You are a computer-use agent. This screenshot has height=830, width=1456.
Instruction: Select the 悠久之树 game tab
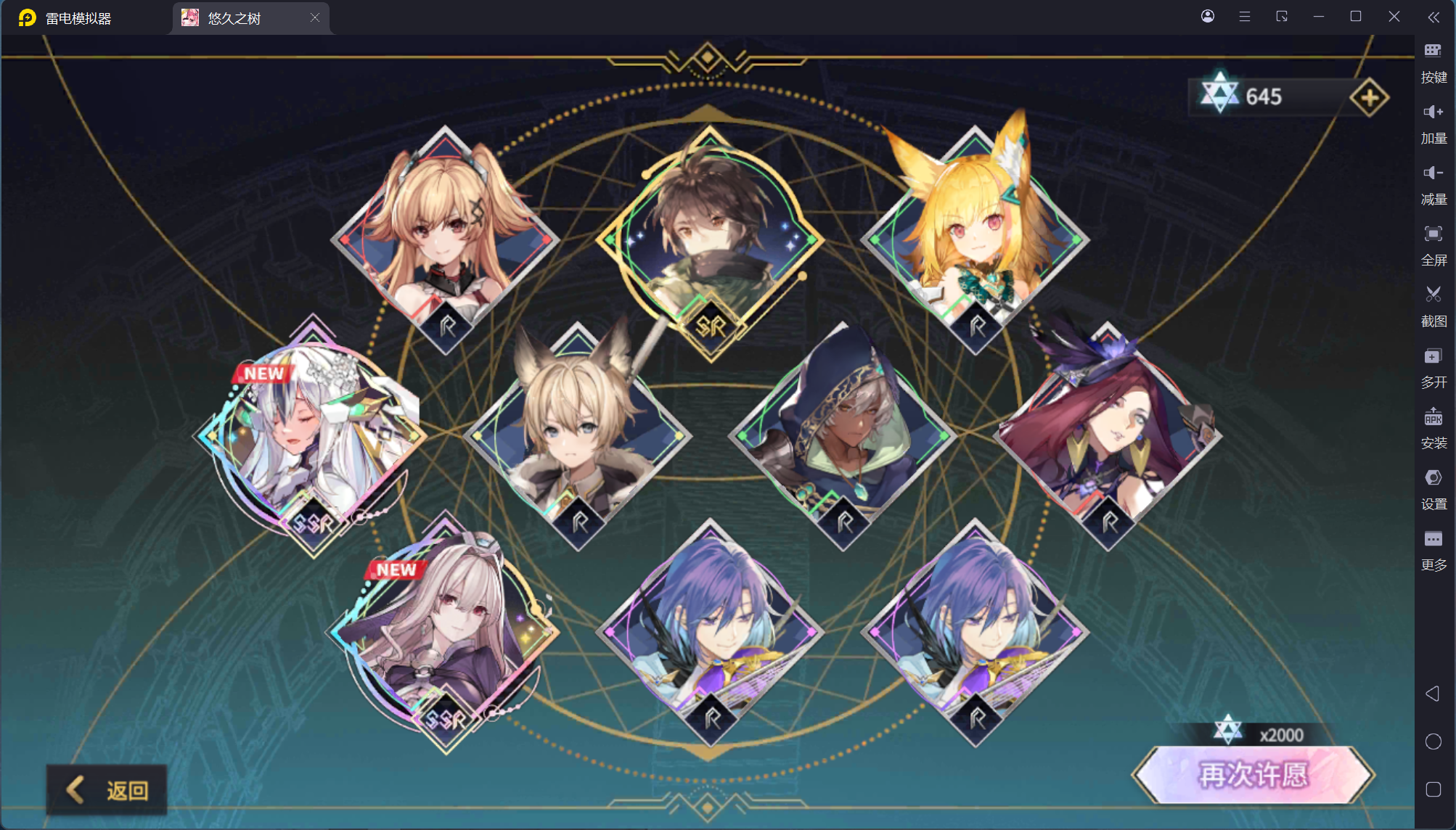240,17
